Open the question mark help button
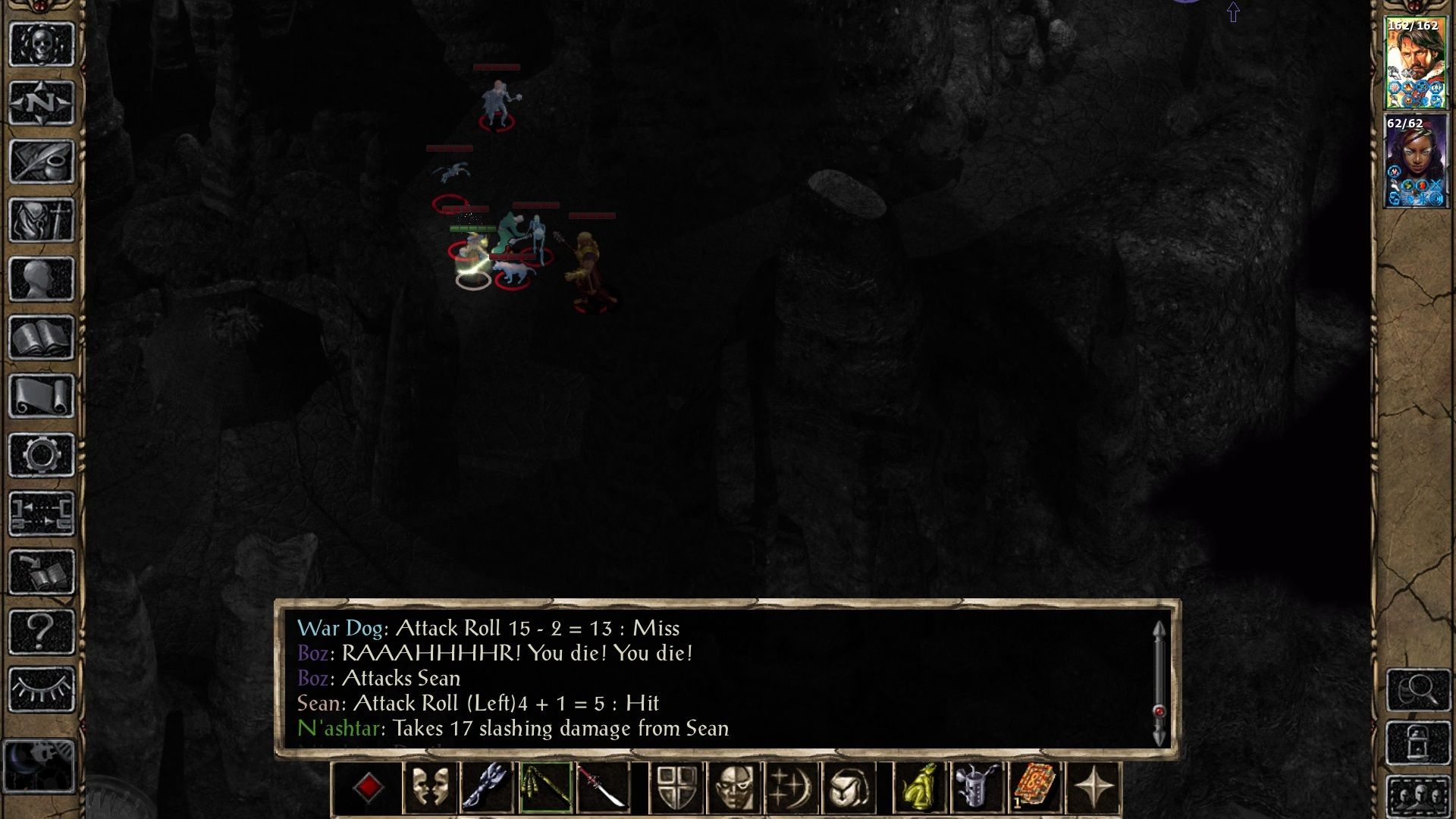Viewport: 1456px width, 819px height. [42, 631]
